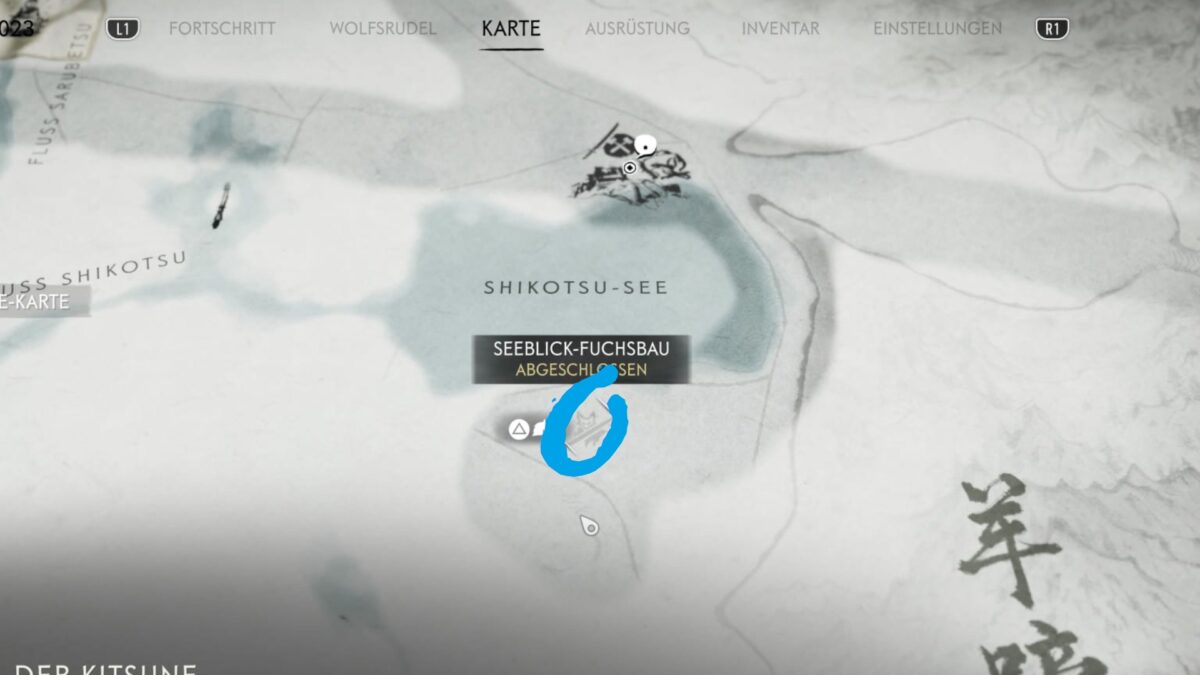Click the white speech bubble map marker
Image resolution: width=1200 pixels, height=675 pixels.
tap(646, 145)
